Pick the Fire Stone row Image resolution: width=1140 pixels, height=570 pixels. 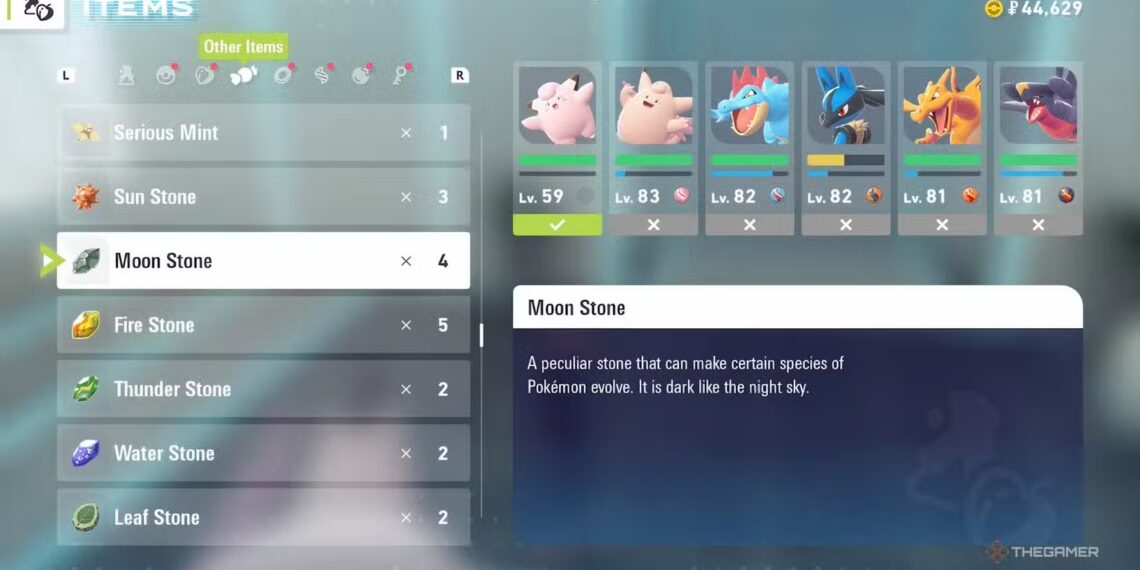pyautogui.click(x=263, y=325)
